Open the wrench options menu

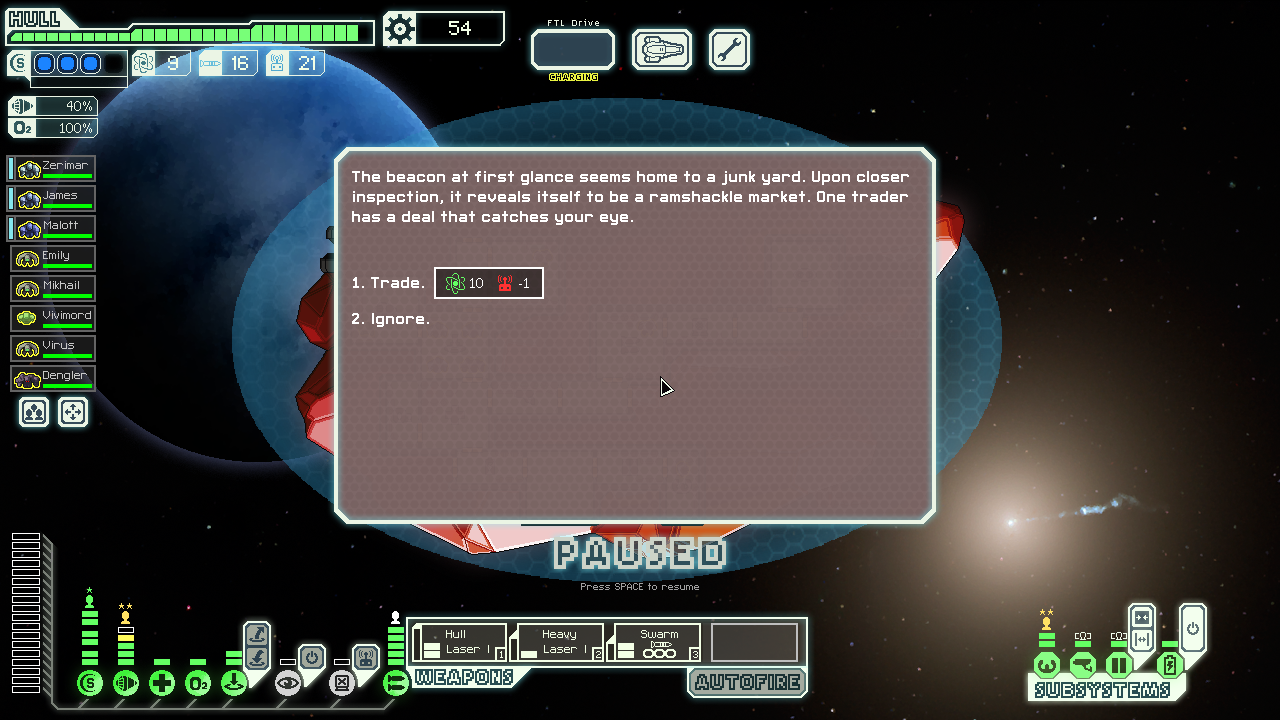729,49
